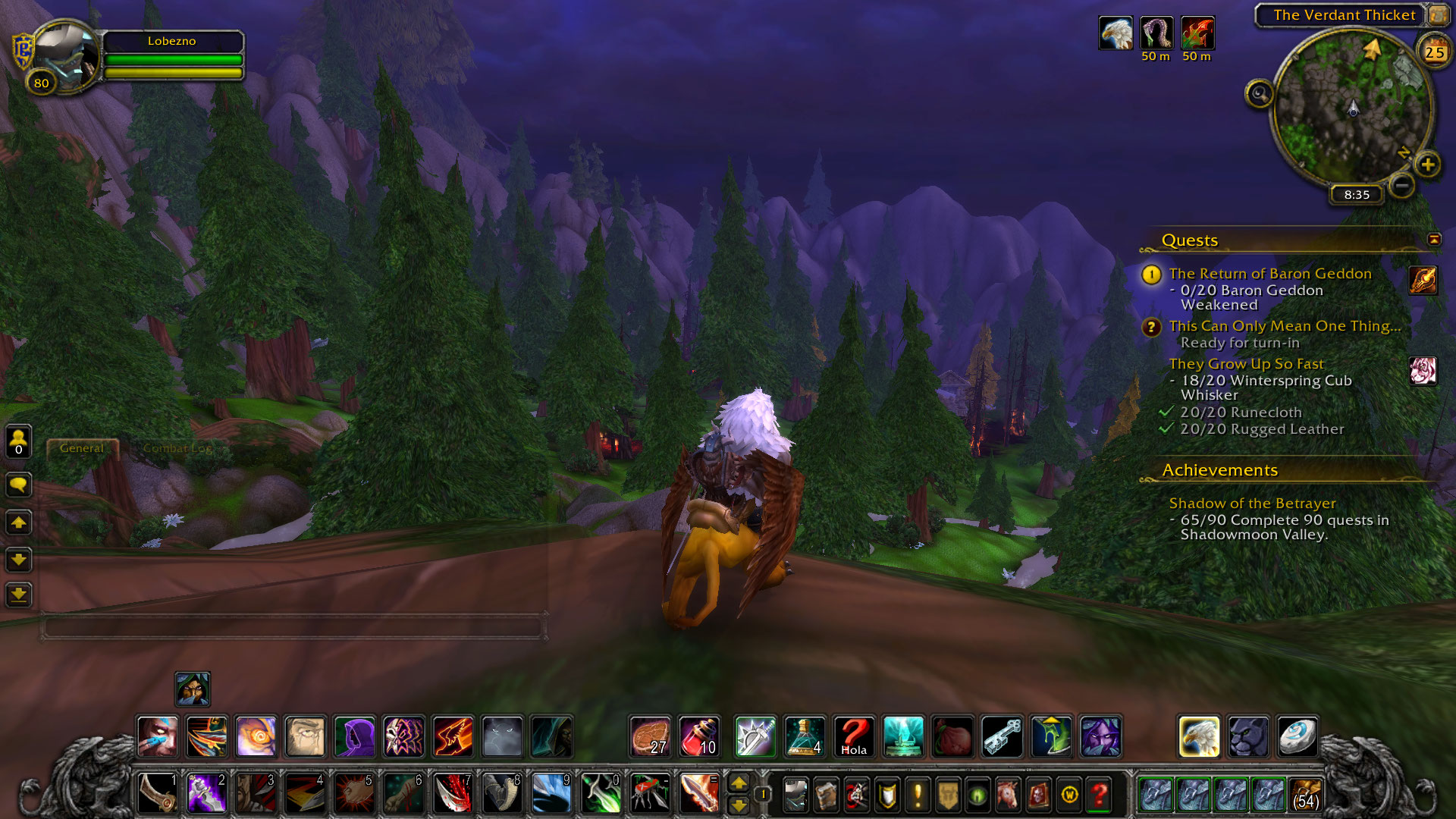Screen dimensions: 1456x819
Task: Collapse the Quests tracker header
Action: tap(1433, 240)
